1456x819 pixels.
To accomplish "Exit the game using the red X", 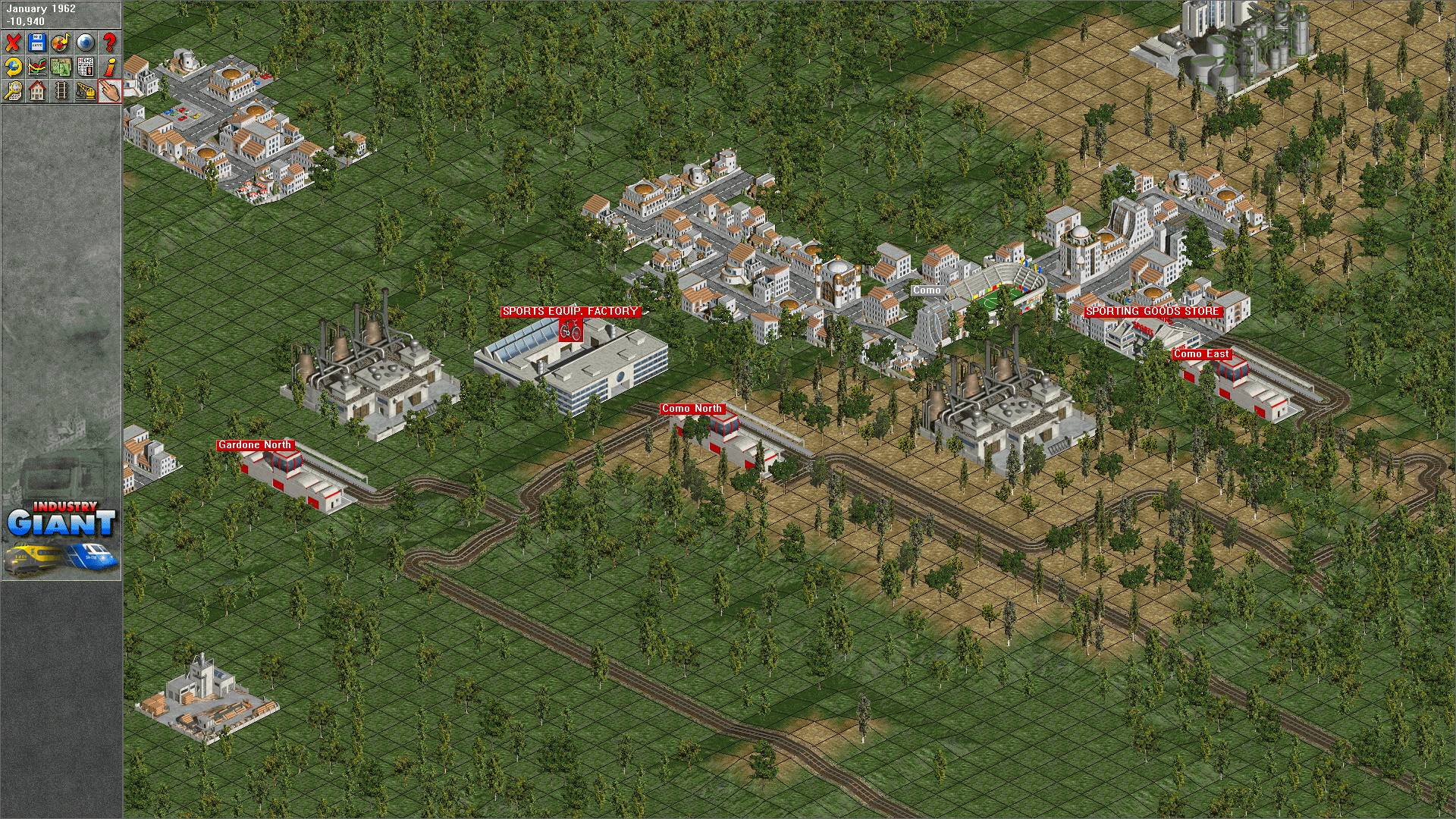I will coord(12,42).
